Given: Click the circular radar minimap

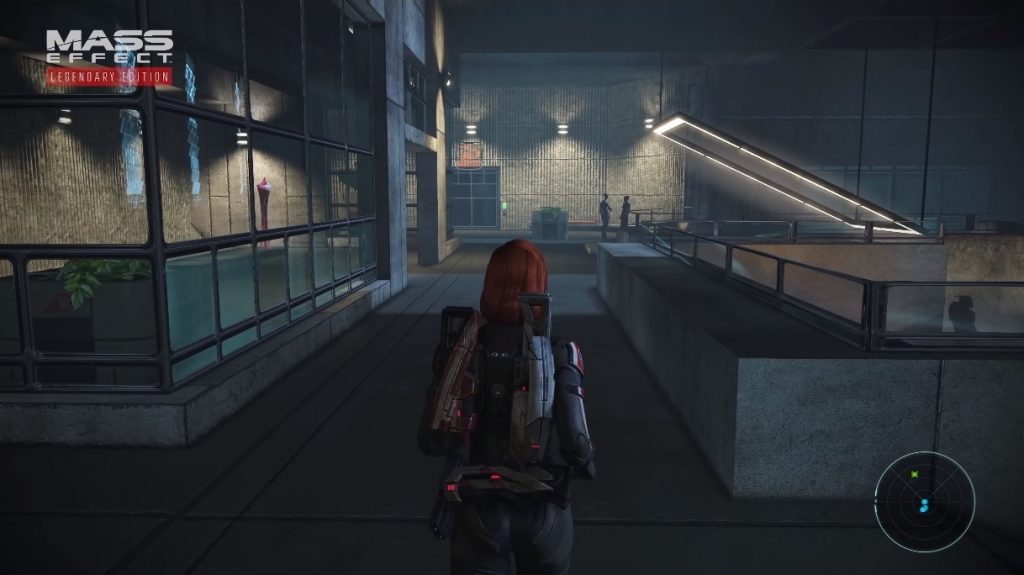Looking at the screenshot, I should [924, 501].
